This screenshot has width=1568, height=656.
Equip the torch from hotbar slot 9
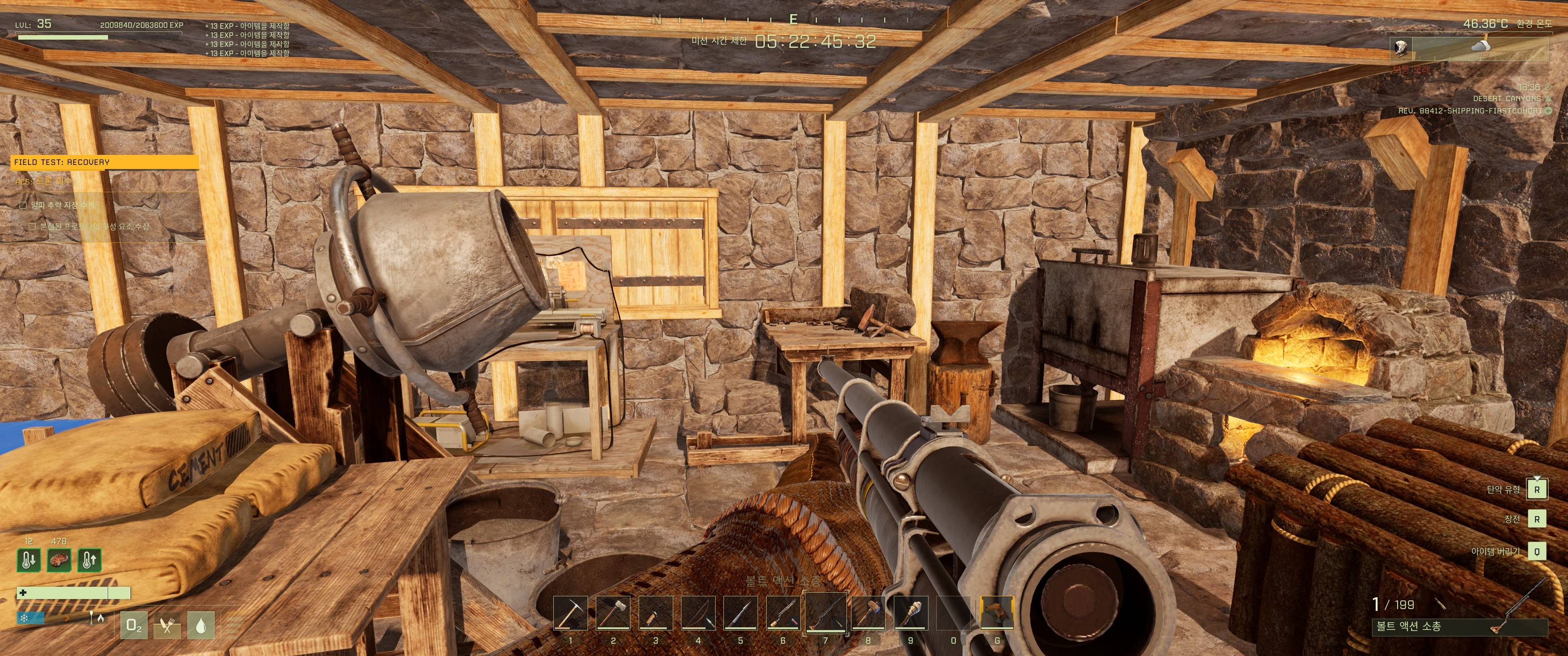click(x=911, y=613)
